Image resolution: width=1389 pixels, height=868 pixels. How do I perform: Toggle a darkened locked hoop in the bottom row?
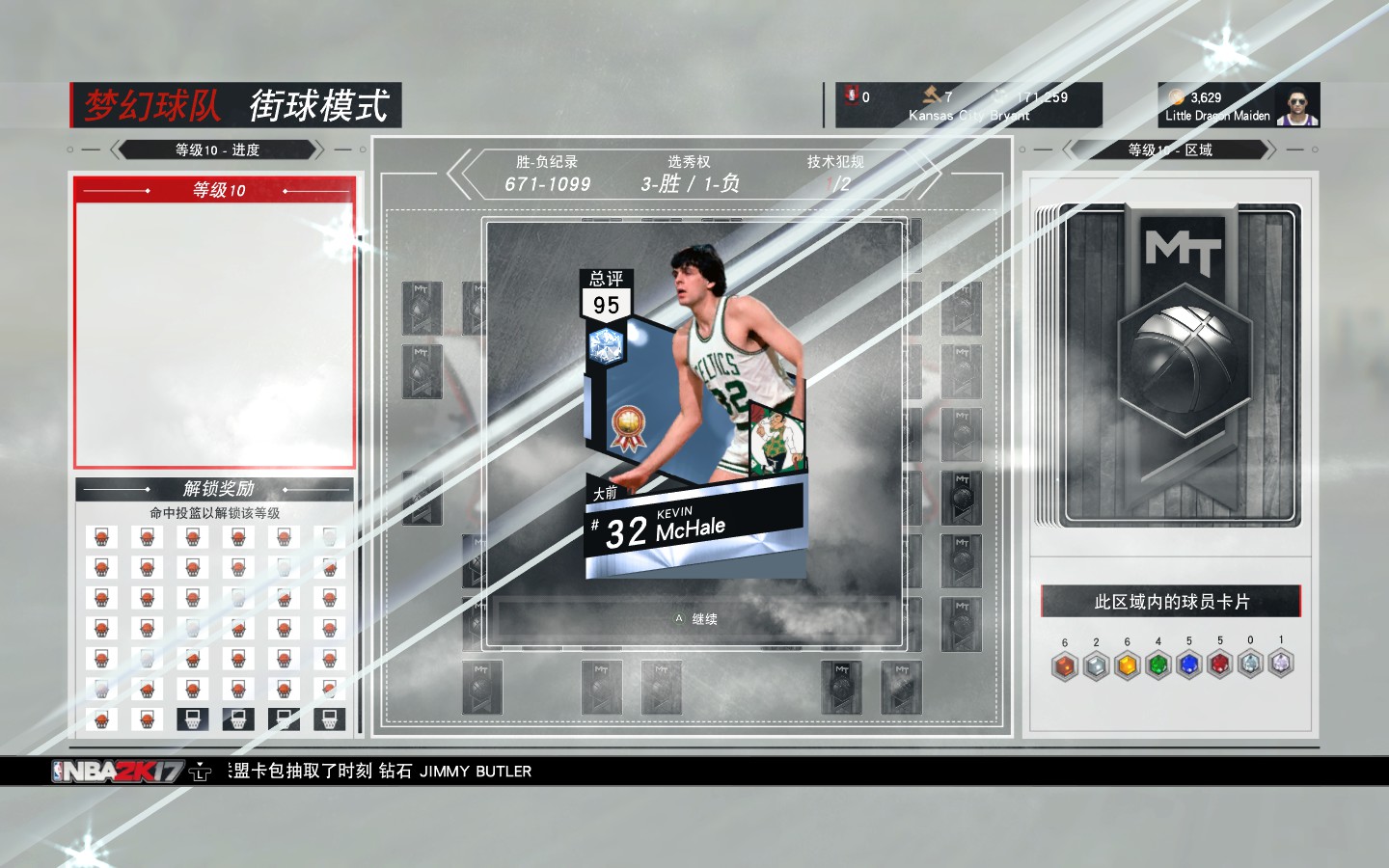192,719
